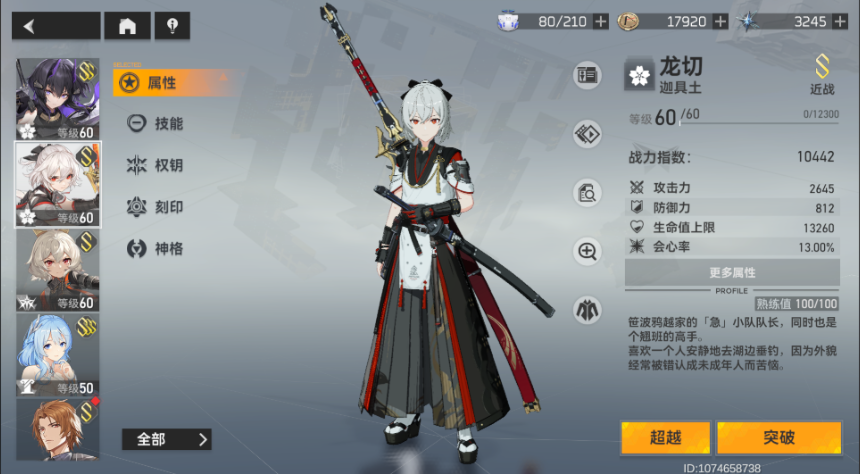
Task: Open the 权钥 tab
Action: pyautogui.click(x=160, y=166)
